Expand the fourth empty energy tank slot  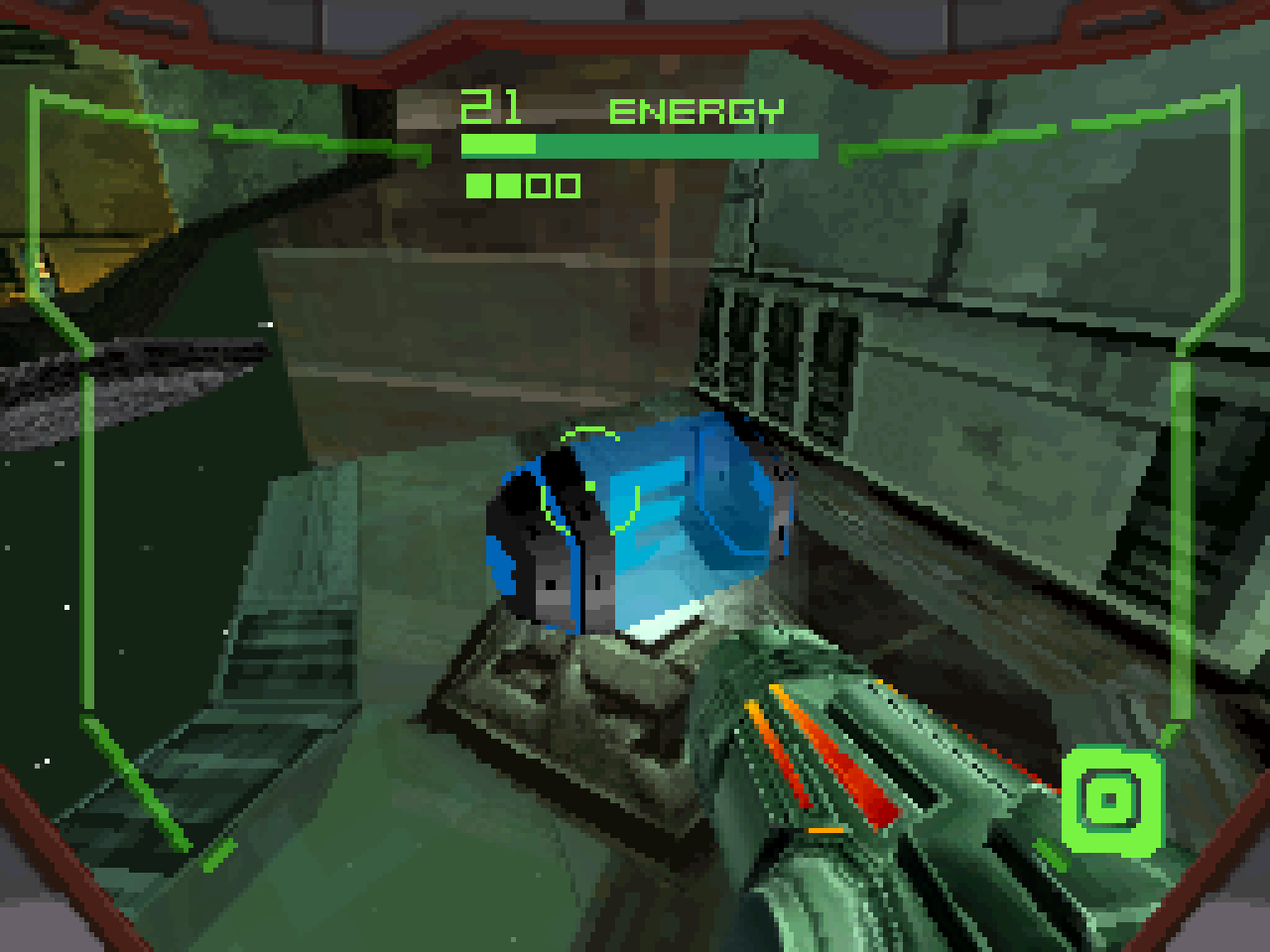pyautogui.click(x=568, y=183)
